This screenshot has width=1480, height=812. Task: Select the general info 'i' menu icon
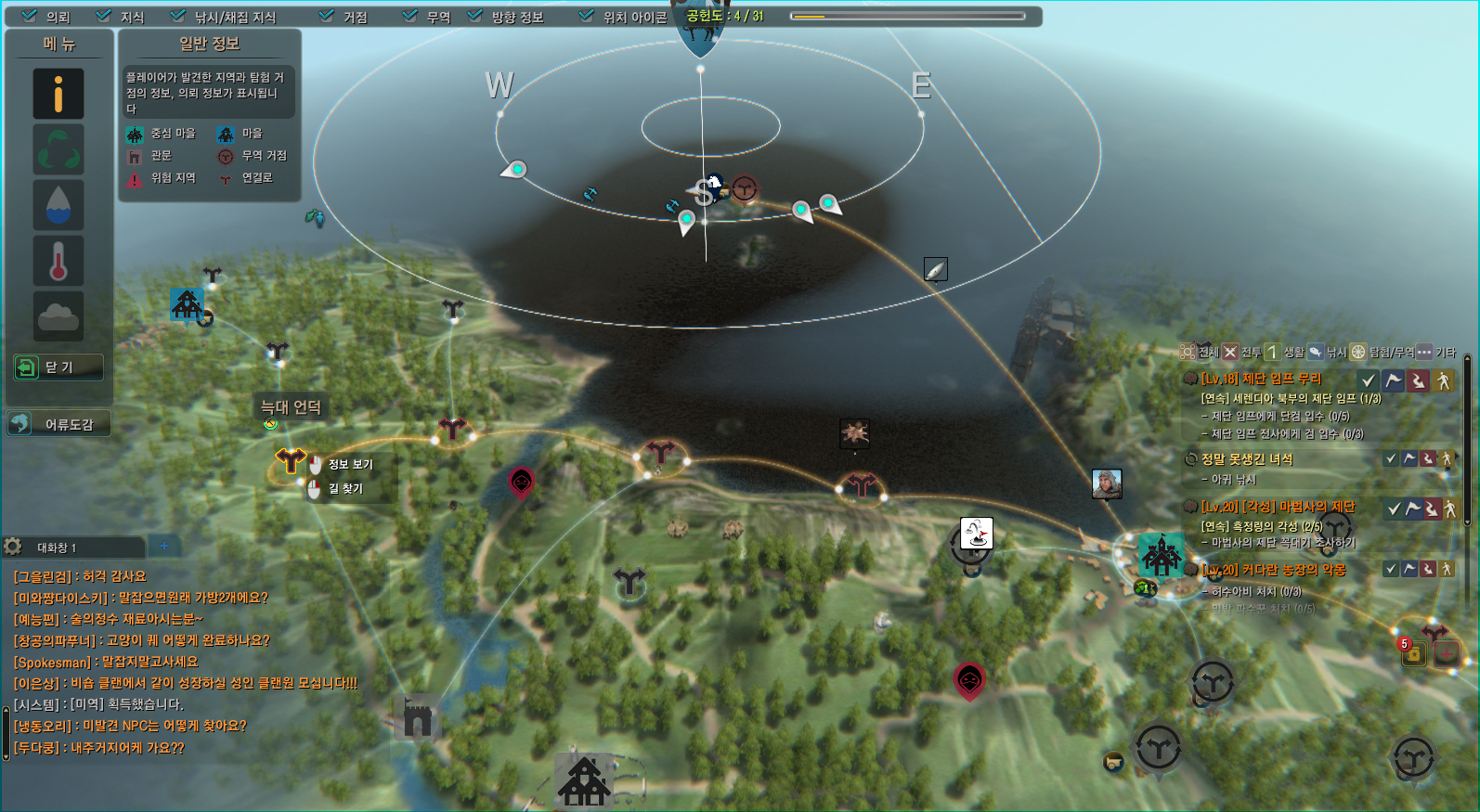click(x=58, y=94)
